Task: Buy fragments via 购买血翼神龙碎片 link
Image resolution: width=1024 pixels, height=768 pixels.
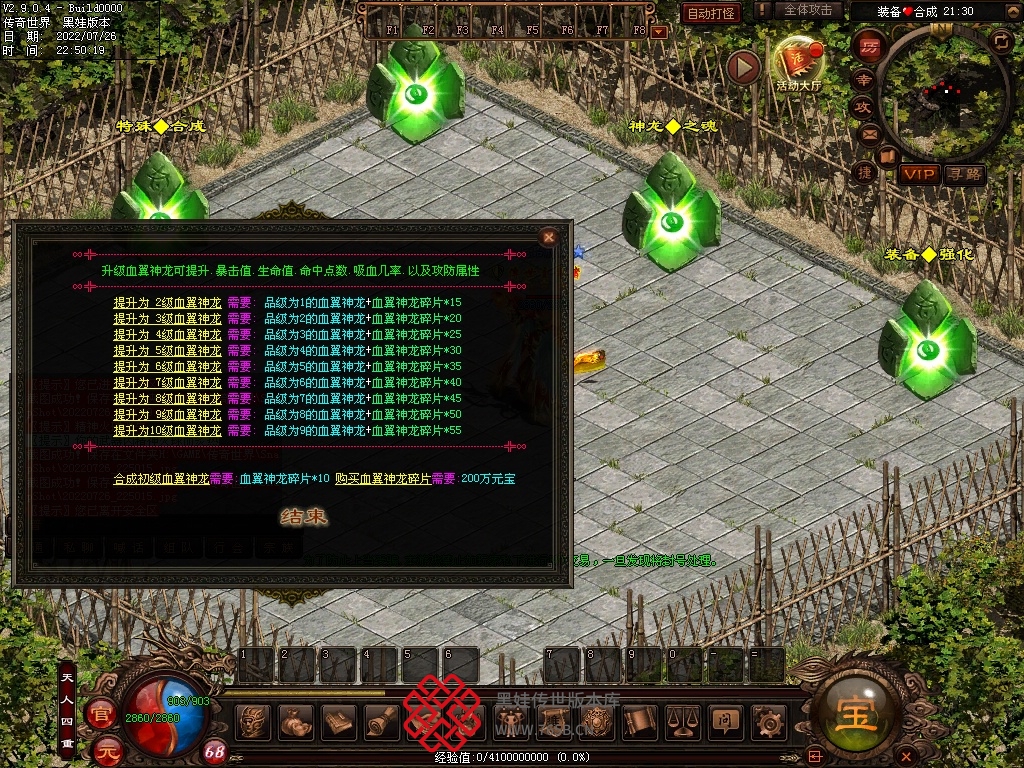Action: [383, 479]
